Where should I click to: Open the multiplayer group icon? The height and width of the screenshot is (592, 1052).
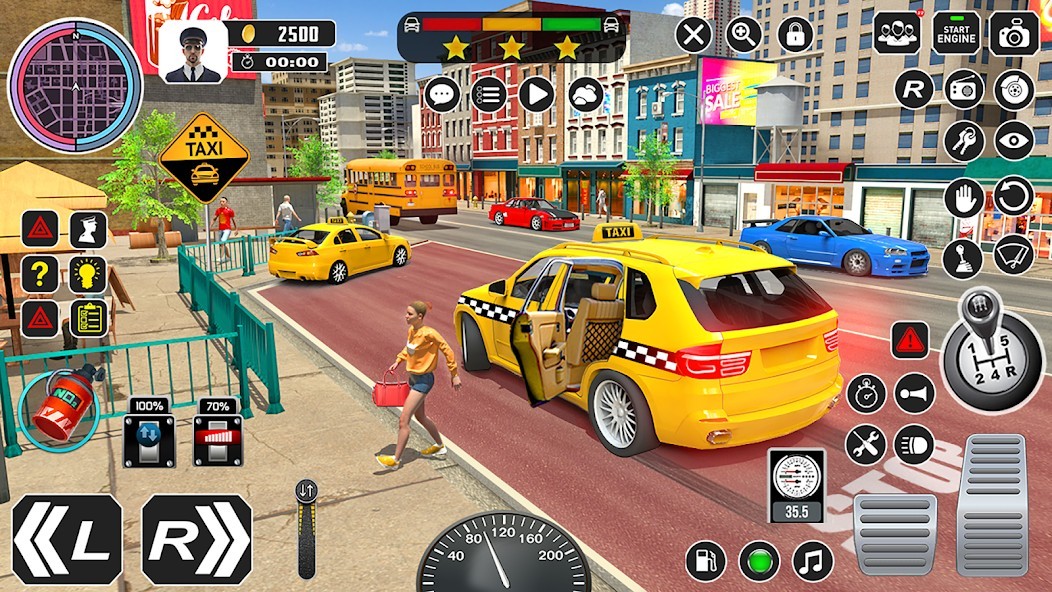(x=897, y=33)
